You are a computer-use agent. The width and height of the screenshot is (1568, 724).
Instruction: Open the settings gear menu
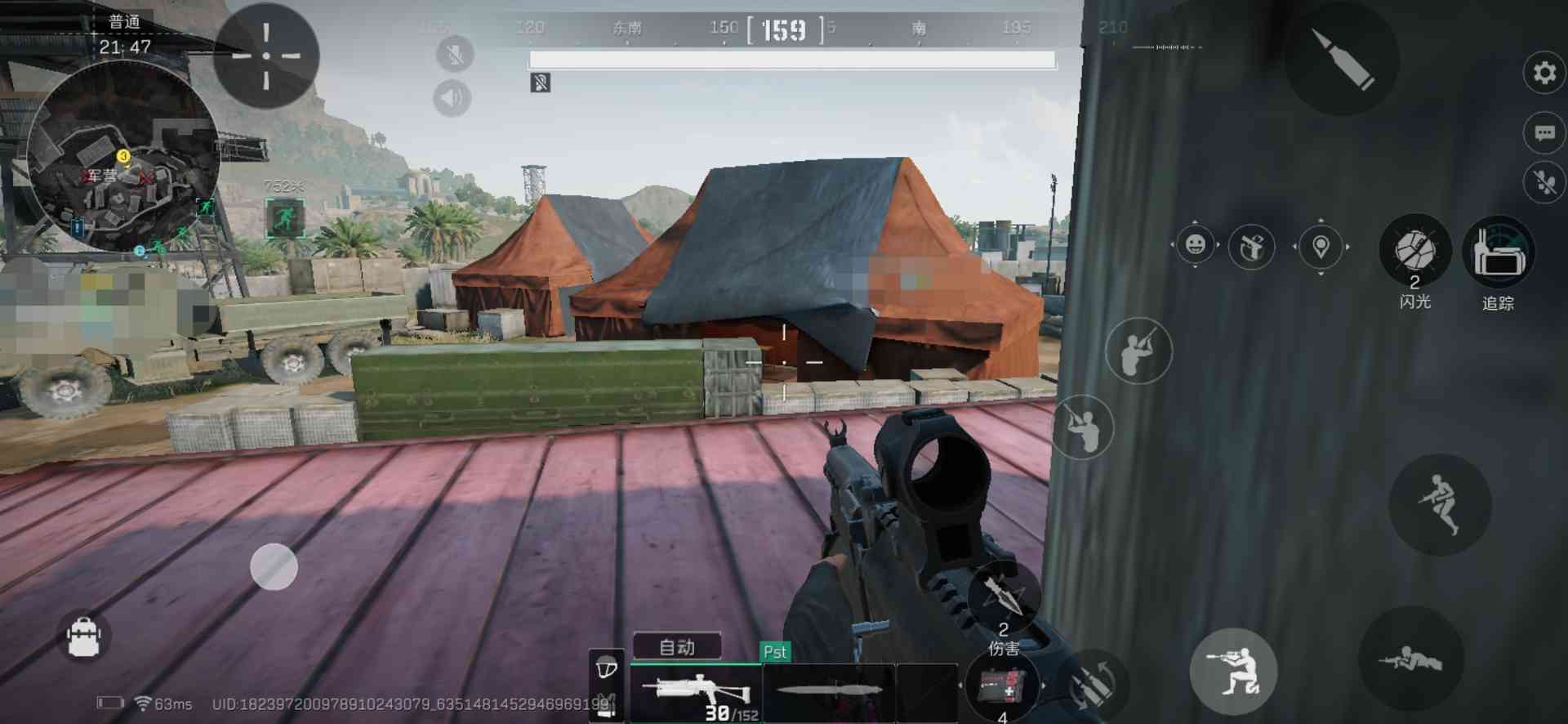1543,73
